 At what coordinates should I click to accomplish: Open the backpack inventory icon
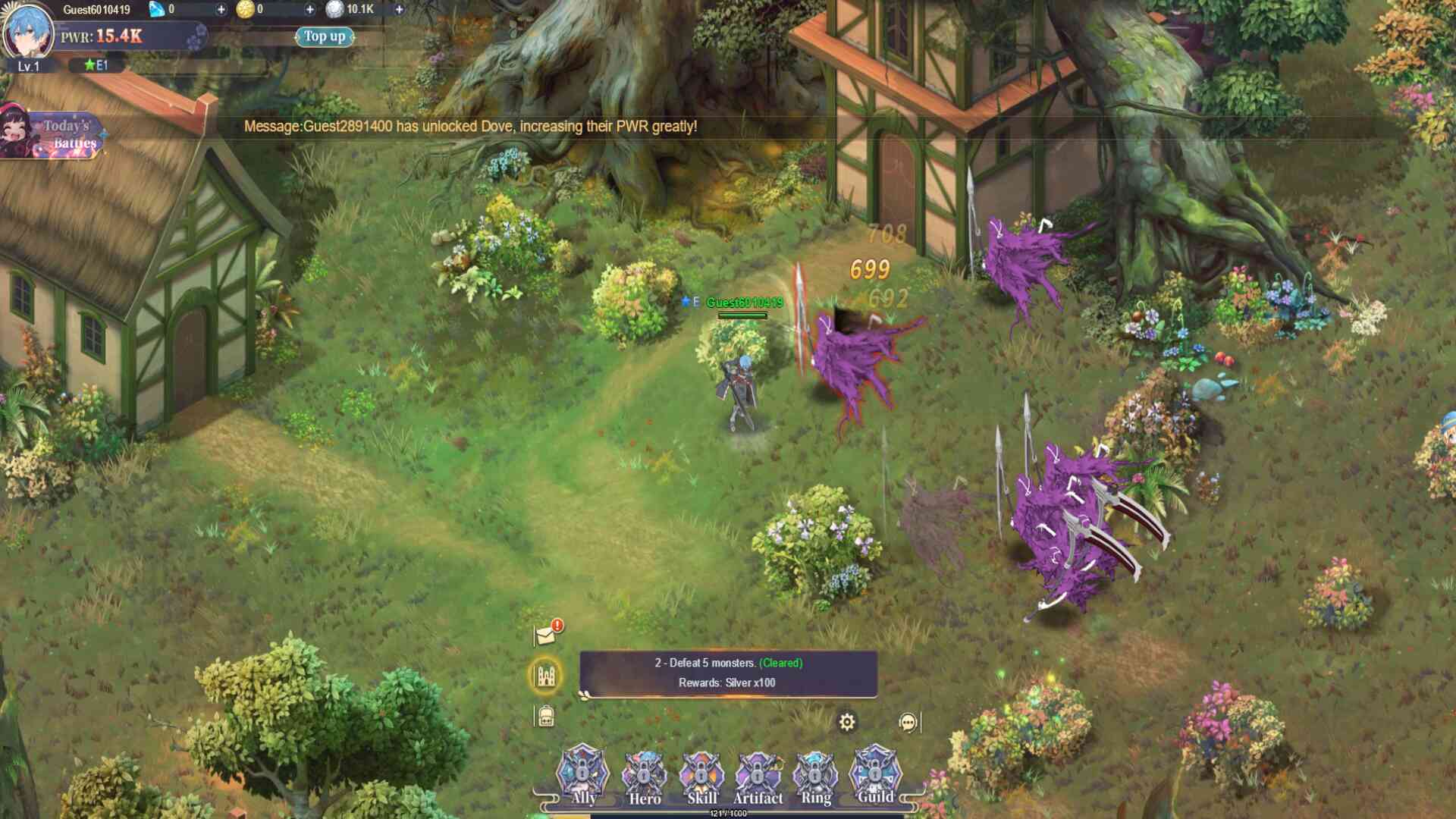546,716
